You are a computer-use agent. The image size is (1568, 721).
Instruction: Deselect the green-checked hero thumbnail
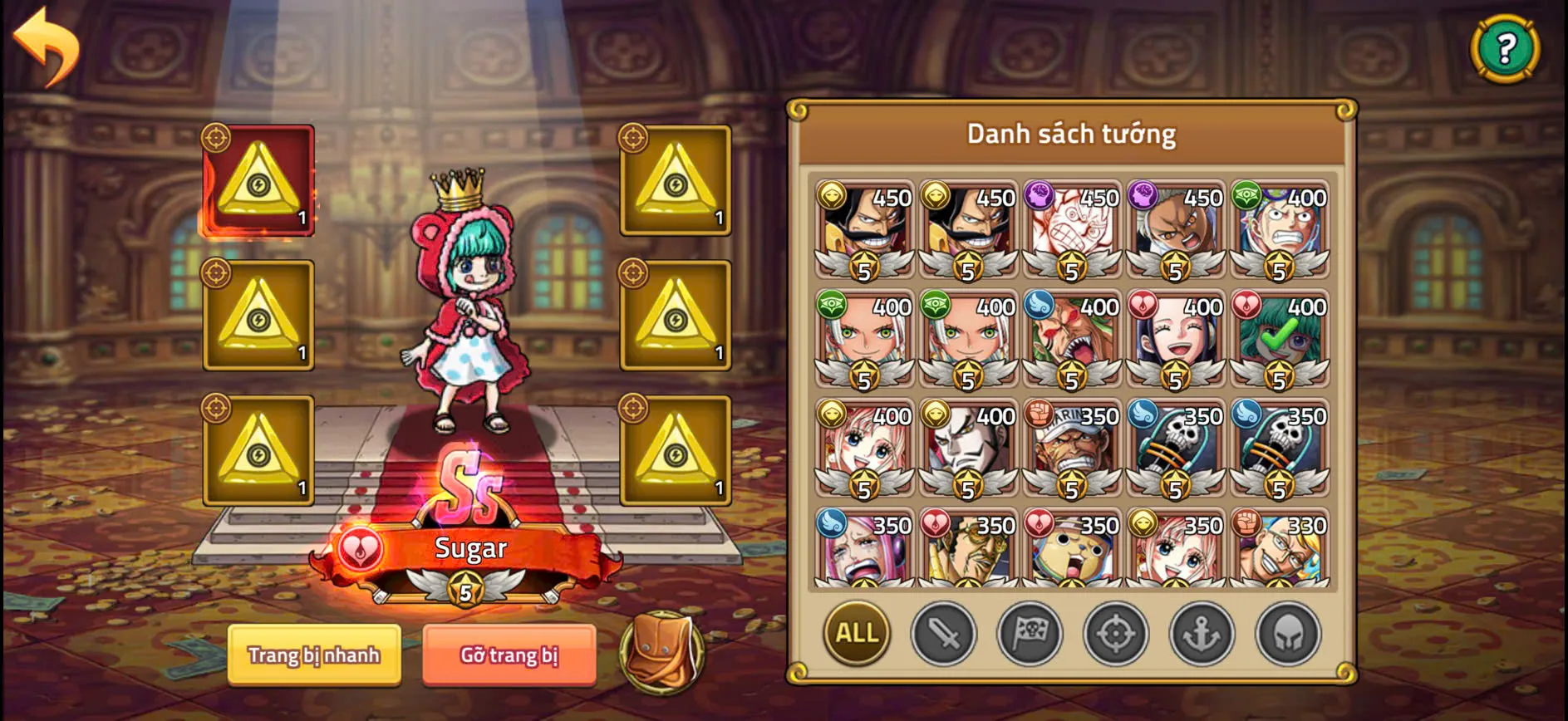(1277, 340)
